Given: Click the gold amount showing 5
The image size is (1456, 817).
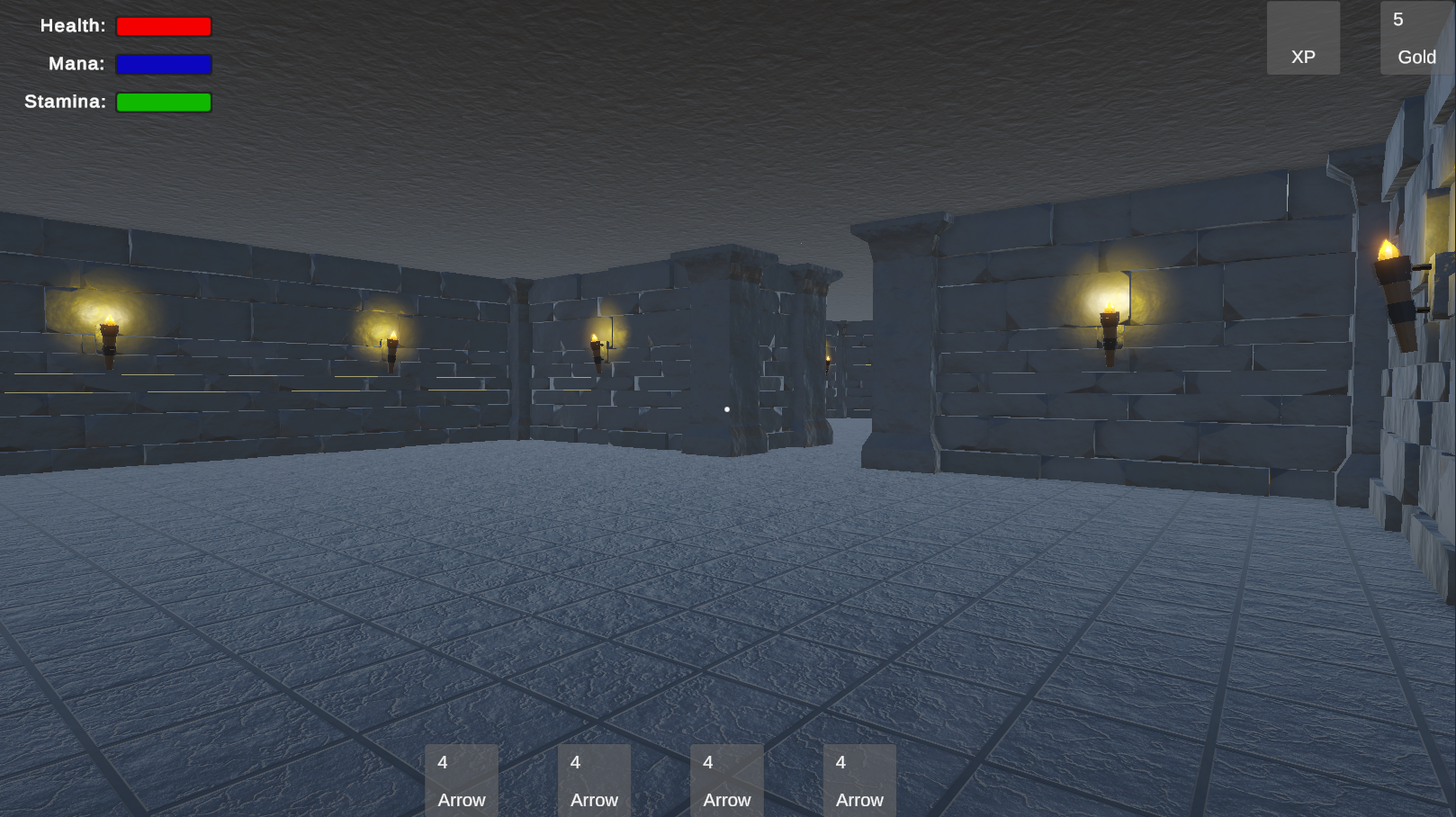Looking at the screenshot, I should 1398,18.
